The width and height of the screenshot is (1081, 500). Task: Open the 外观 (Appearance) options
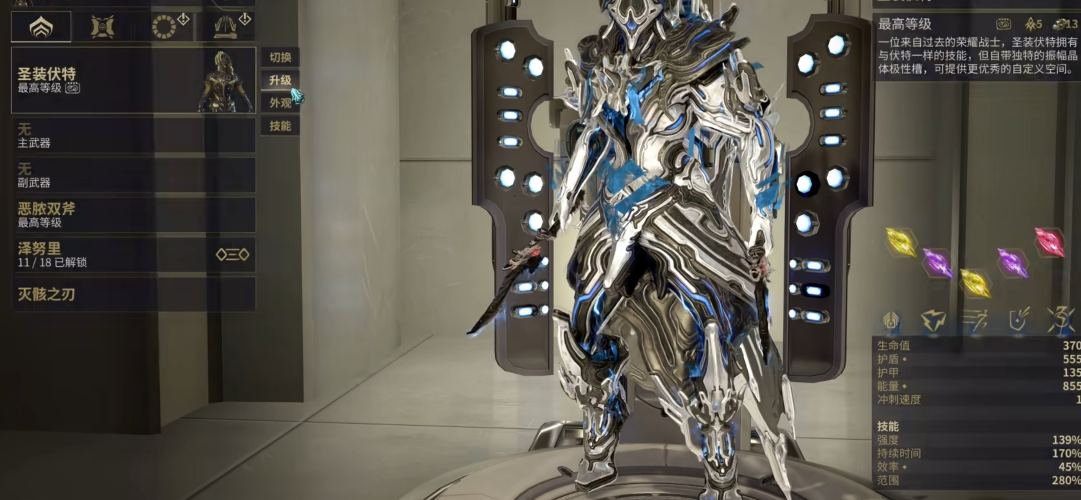(x=280, y=103)
